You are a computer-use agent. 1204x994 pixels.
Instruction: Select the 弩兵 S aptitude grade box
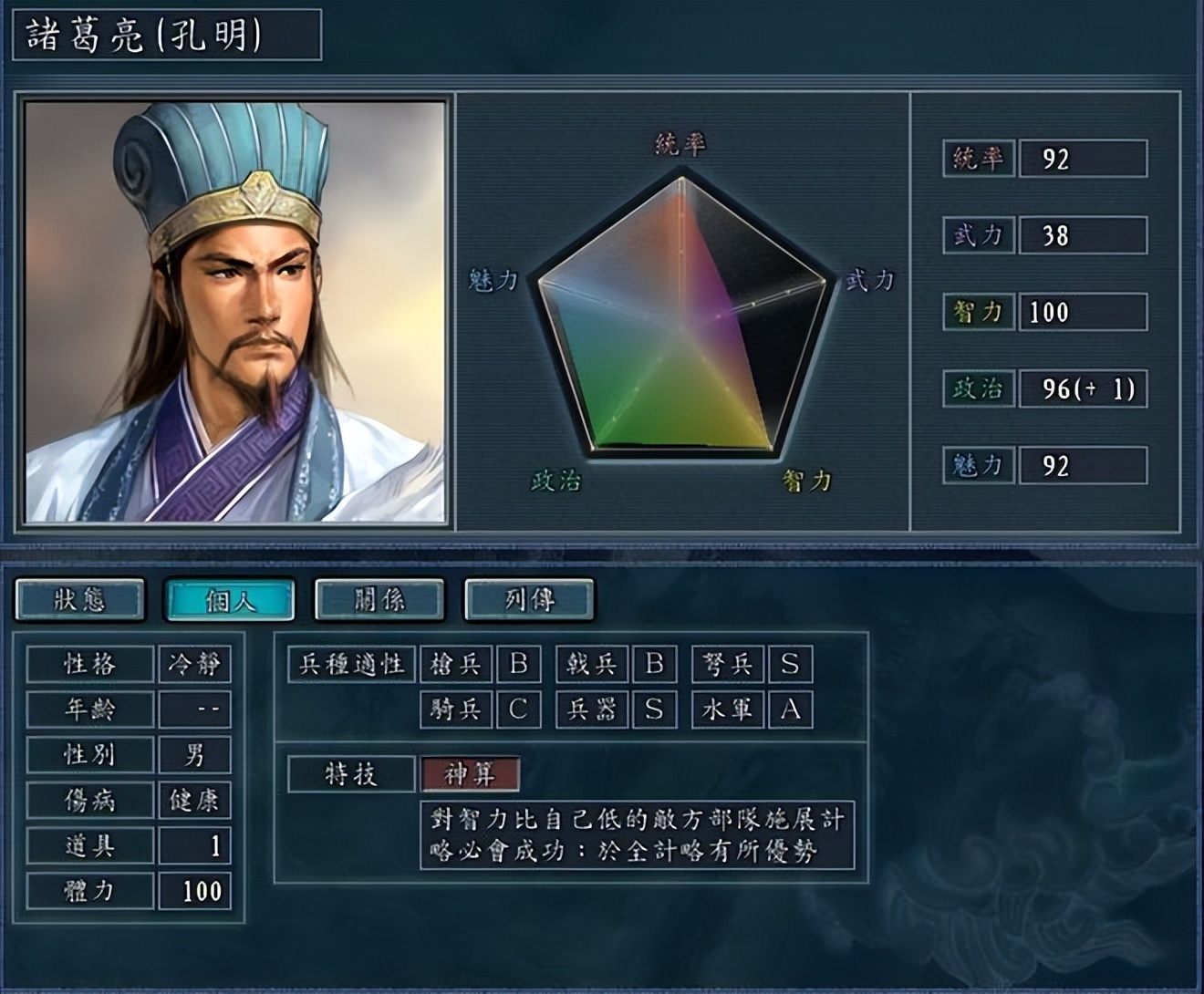[790, 664]
